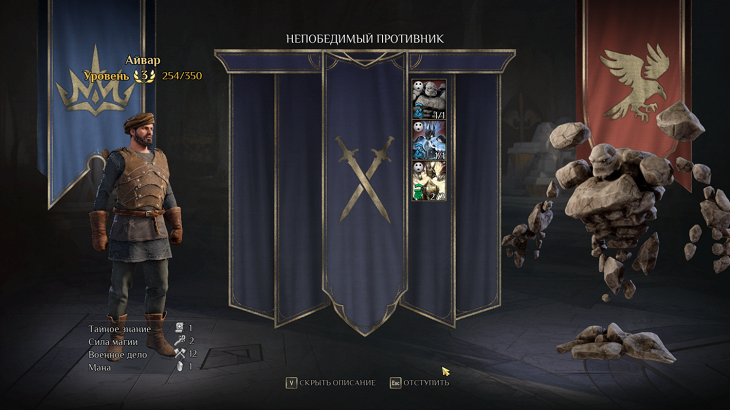The width and height of the screenshot is (730, 410).
Task: Select the blue ice creature unit card
Action: [429, 140]
